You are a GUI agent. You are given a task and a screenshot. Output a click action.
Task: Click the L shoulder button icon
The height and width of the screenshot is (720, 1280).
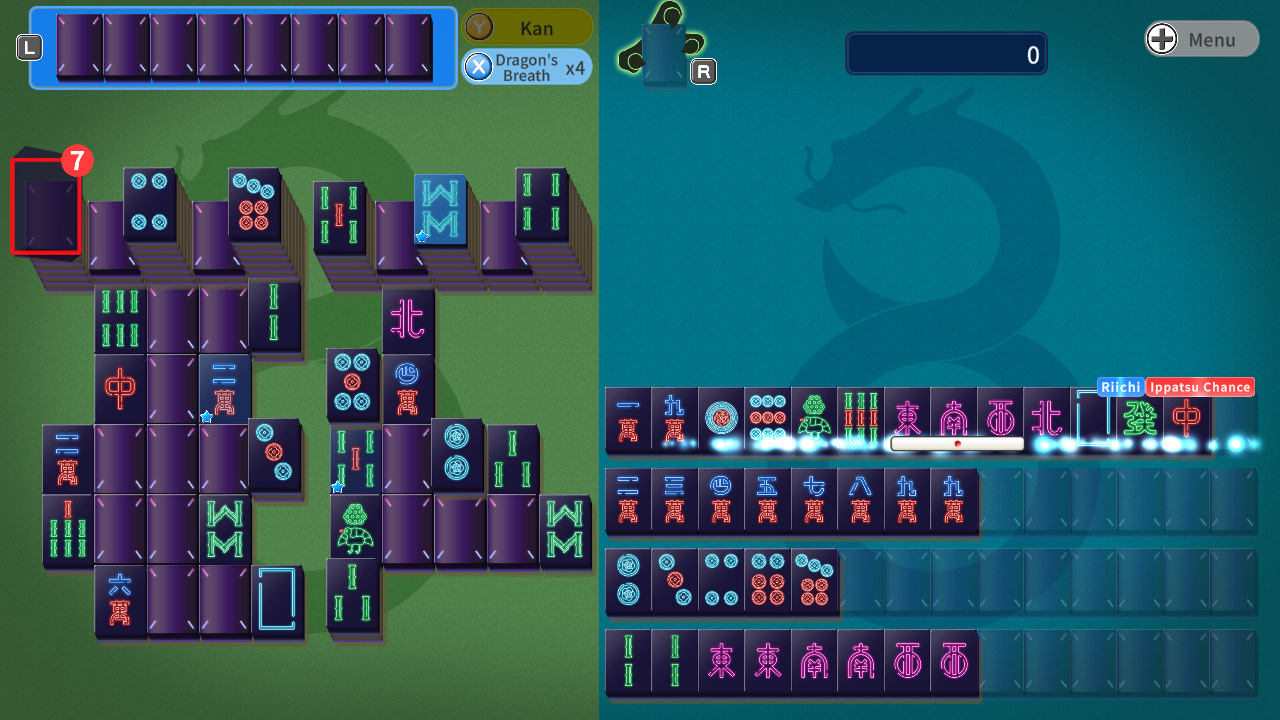click(x=29, y=46)
